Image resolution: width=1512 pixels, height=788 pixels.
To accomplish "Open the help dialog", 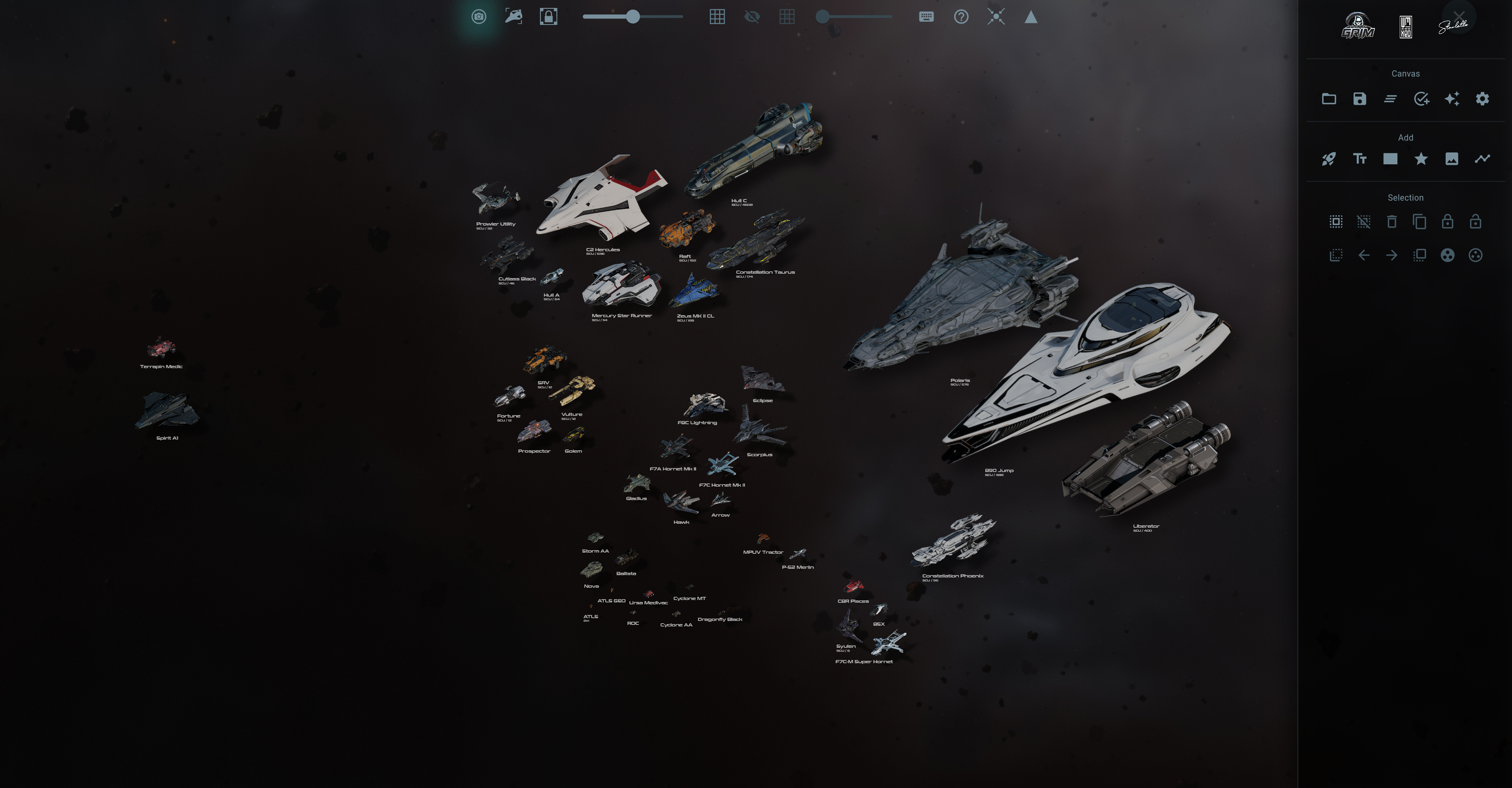I will 961,17.
